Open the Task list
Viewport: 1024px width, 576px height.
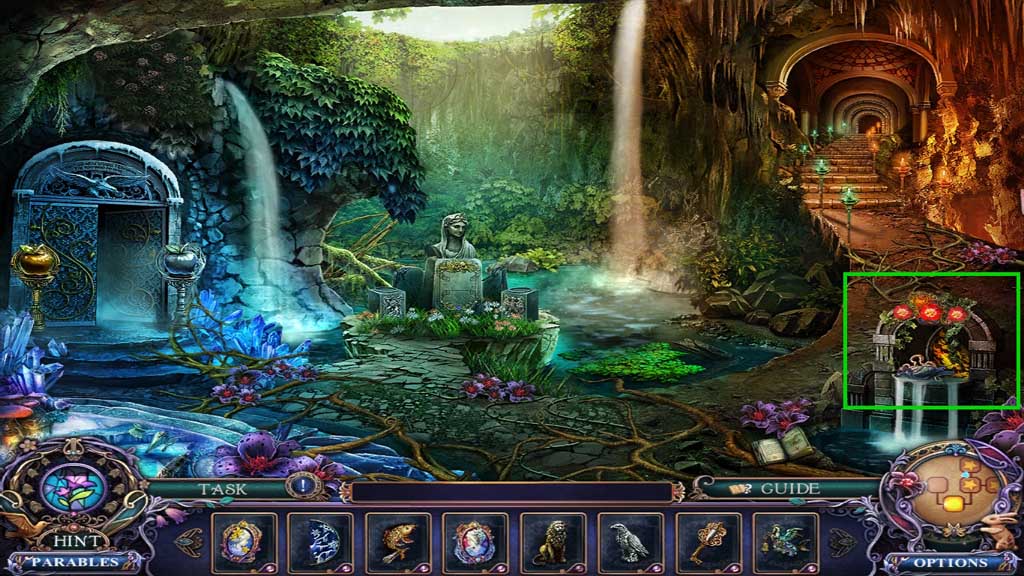click(222, 489)
